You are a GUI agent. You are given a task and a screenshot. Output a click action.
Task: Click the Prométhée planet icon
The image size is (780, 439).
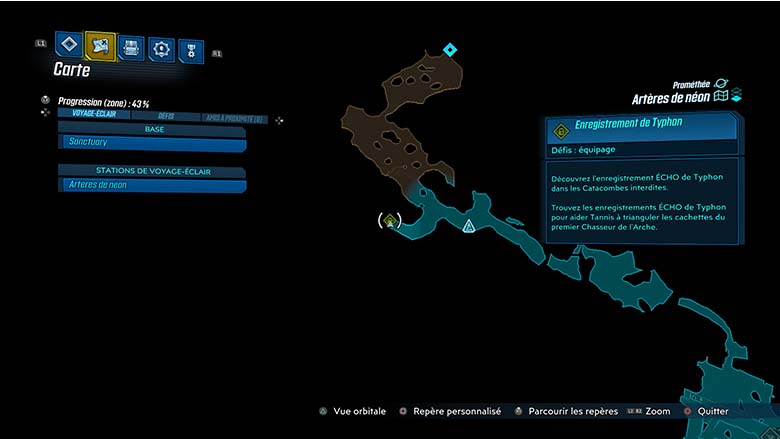pyautogui.click(x=721, y=84)
